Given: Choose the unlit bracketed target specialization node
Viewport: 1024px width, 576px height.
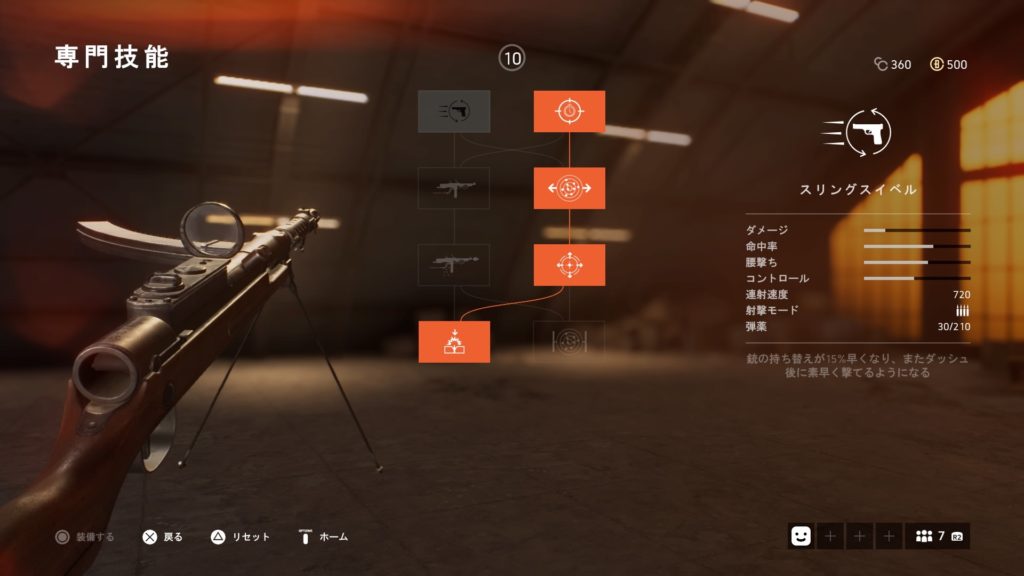Looking at the screenshot, I should [569, 342].
